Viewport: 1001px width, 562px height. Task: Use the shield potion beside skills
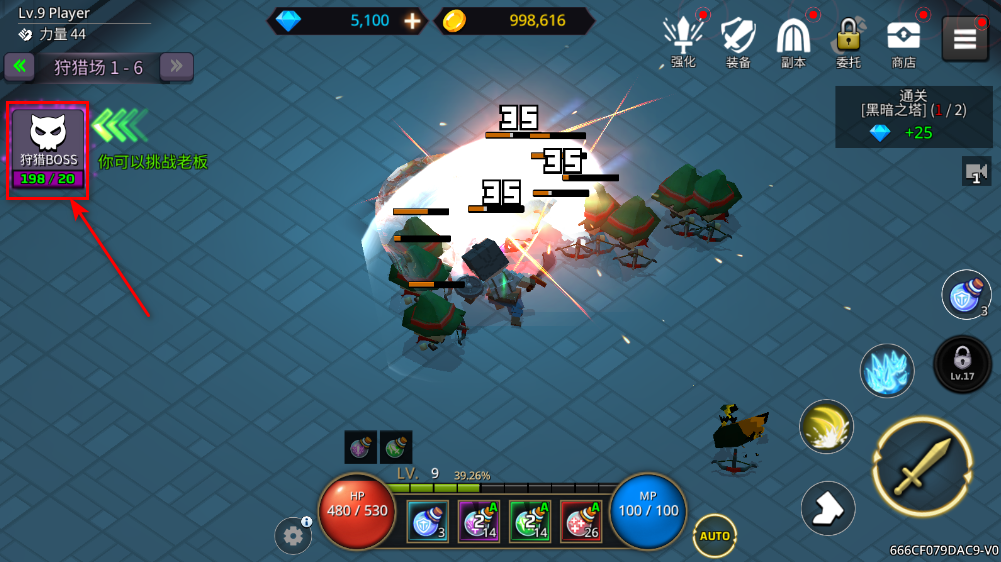[966, 295]
